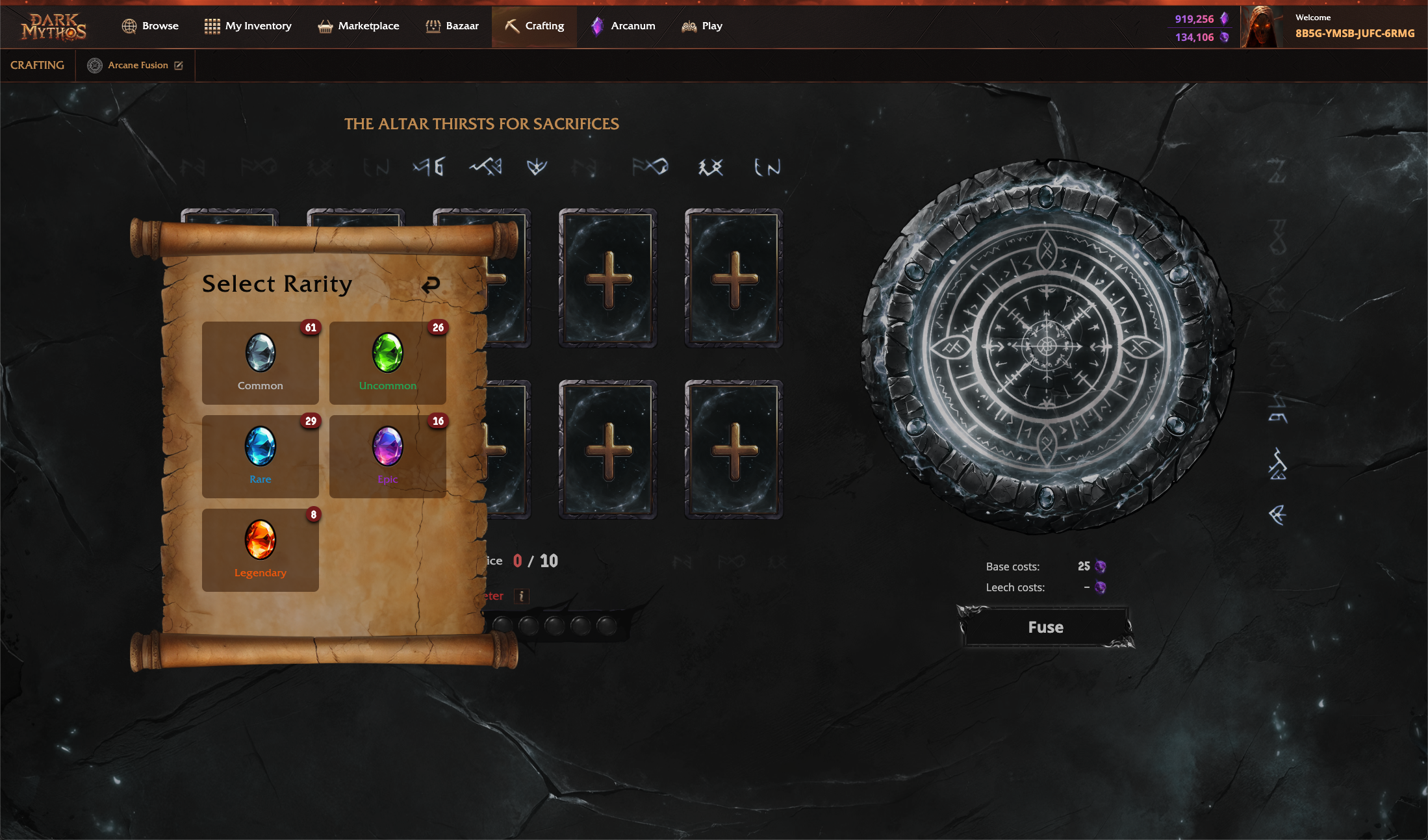Pick the Rare blue gem
The width and height of the screenshot is (1428, 840).
(260, 456)
